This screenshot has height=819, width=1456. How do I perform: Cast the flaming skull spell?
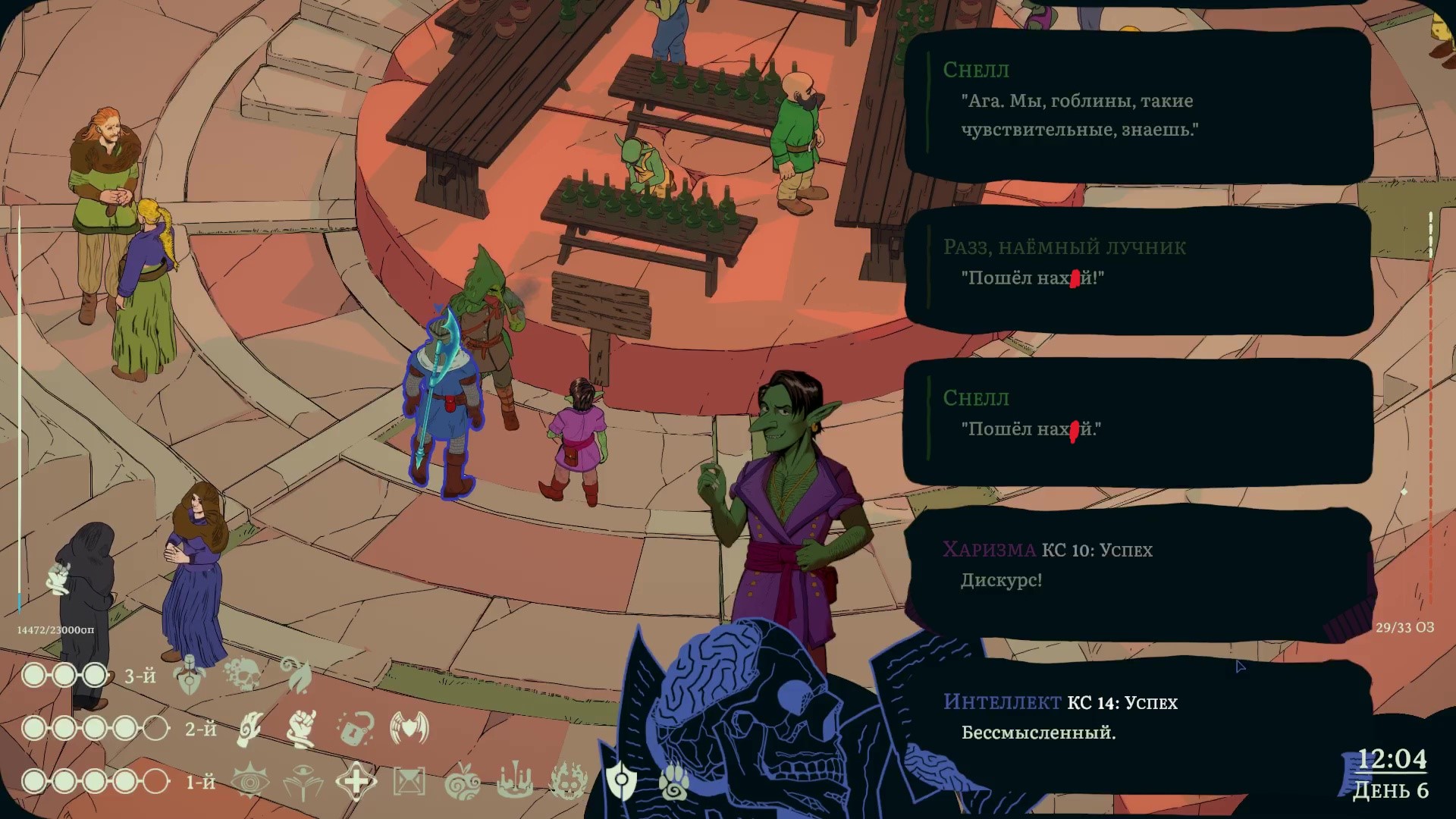(x=568, y=782)
